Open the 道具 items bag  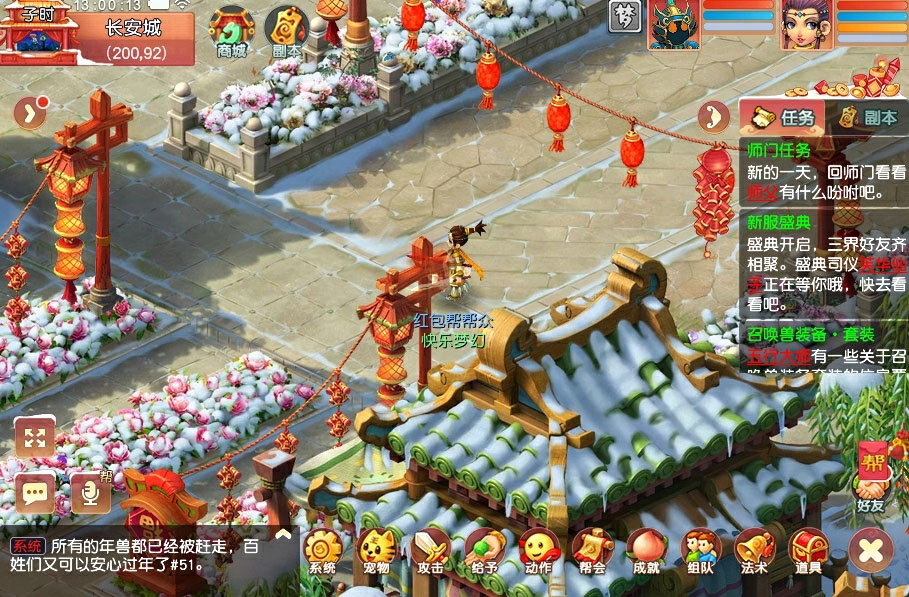pos(808,551)
